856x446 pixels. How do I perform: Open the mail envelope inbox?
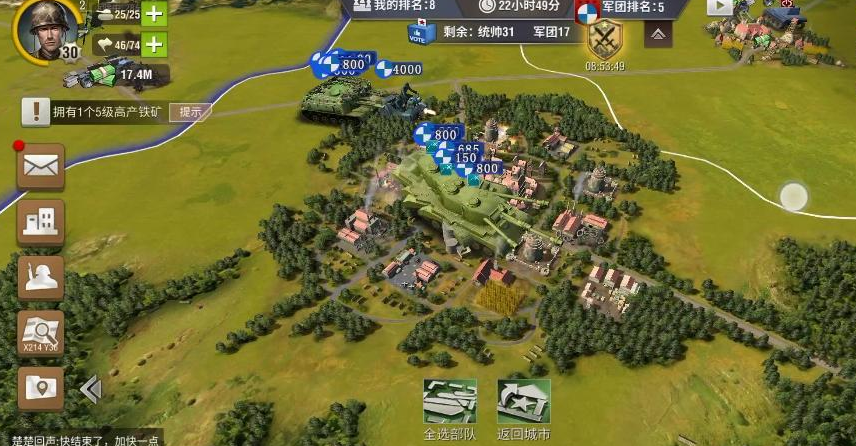[41, 167]
